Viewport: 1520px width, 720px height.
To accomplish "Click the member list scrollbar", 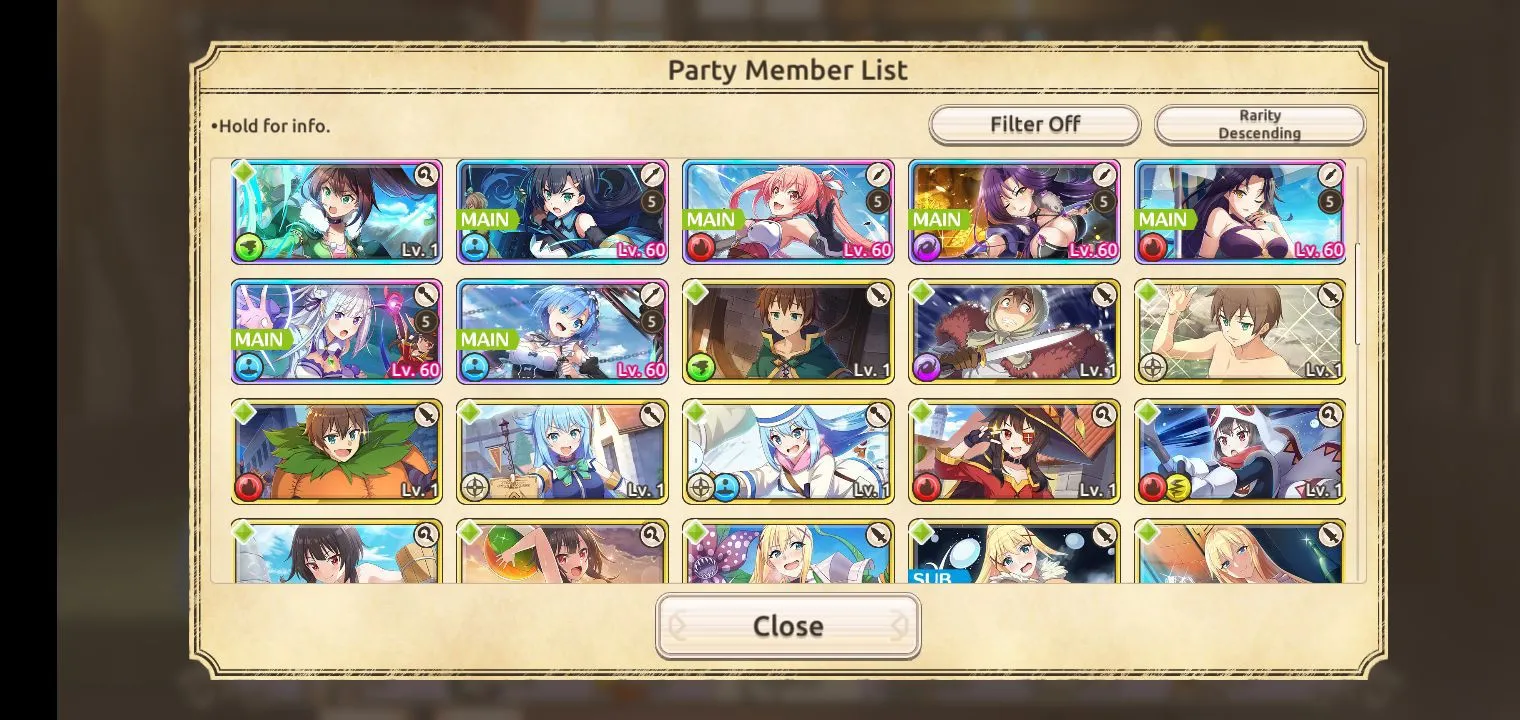I will tap(1357, 290).
